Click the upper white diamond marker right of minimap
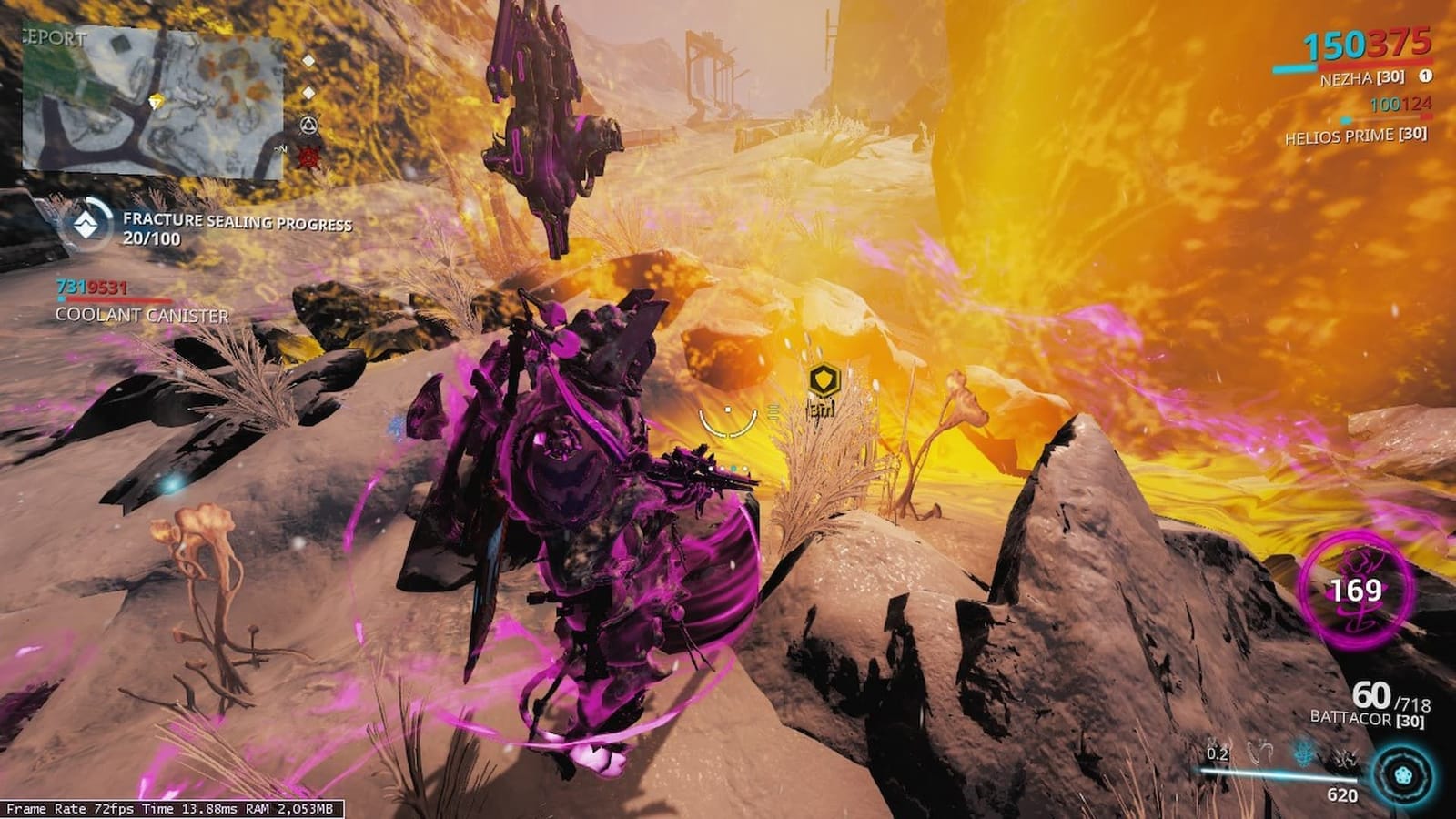1456x819 pixels. (308, 61)
